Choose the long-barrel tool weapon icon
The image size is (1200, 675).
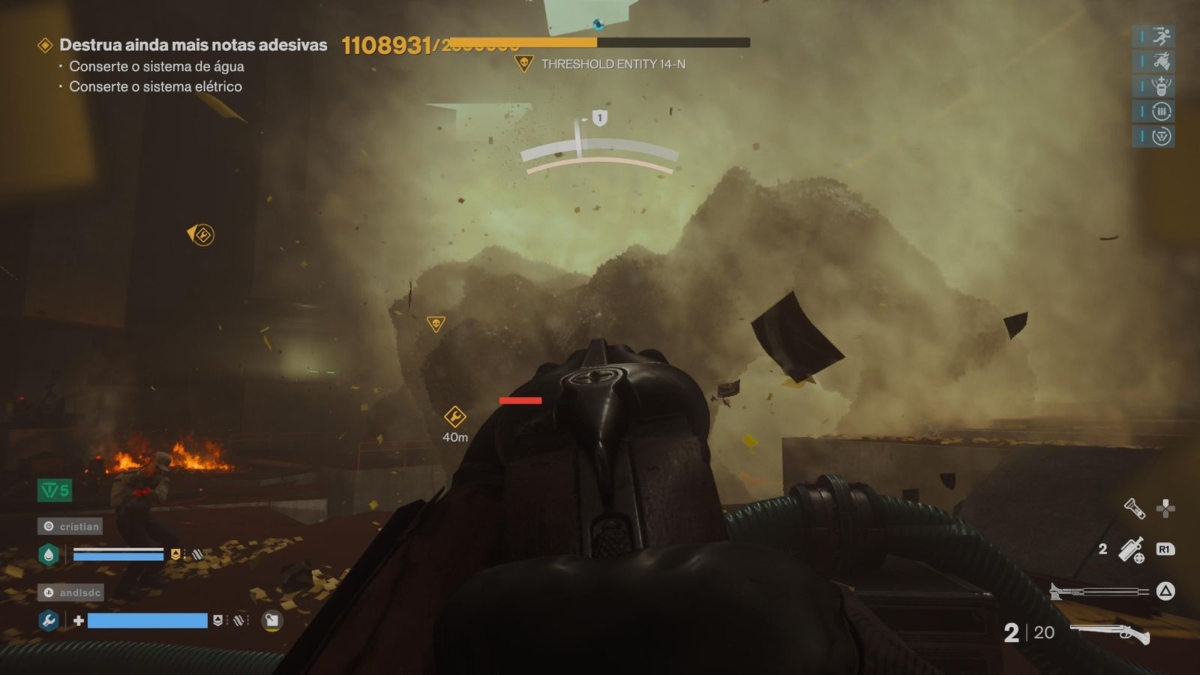tap(1099, 591)
